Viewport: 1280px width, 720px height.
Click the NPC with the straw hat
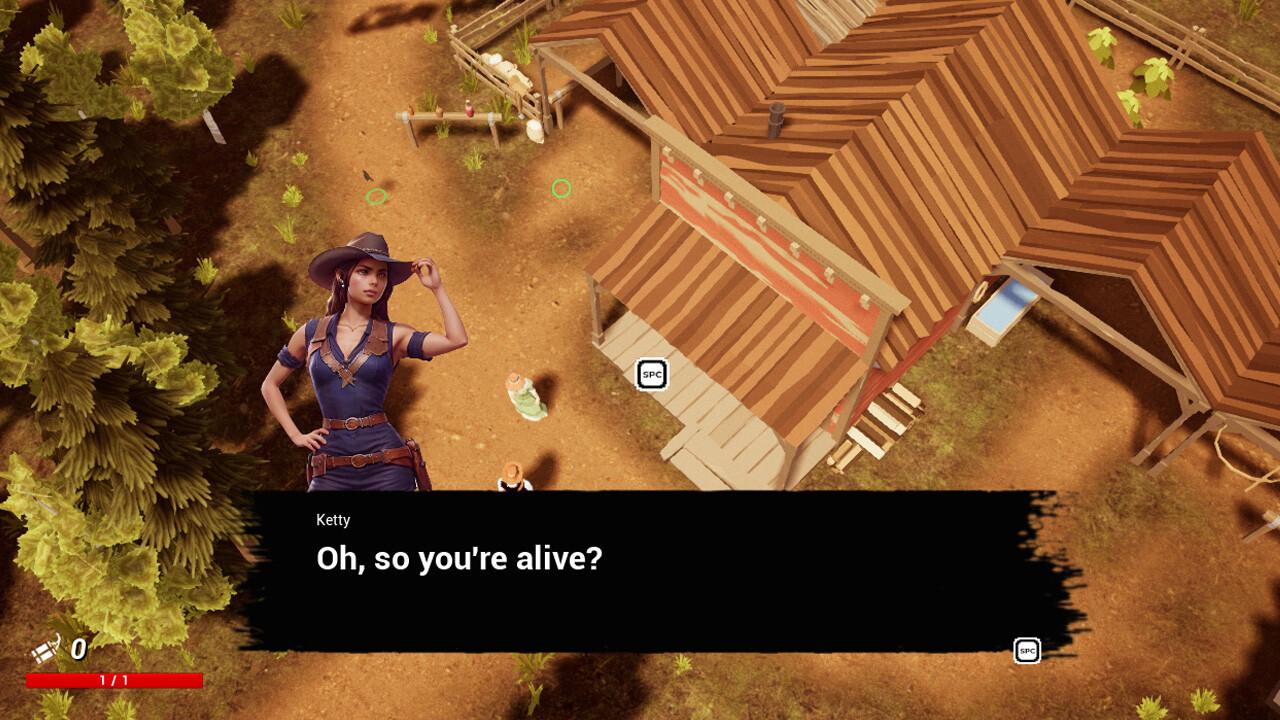point(512,480)
